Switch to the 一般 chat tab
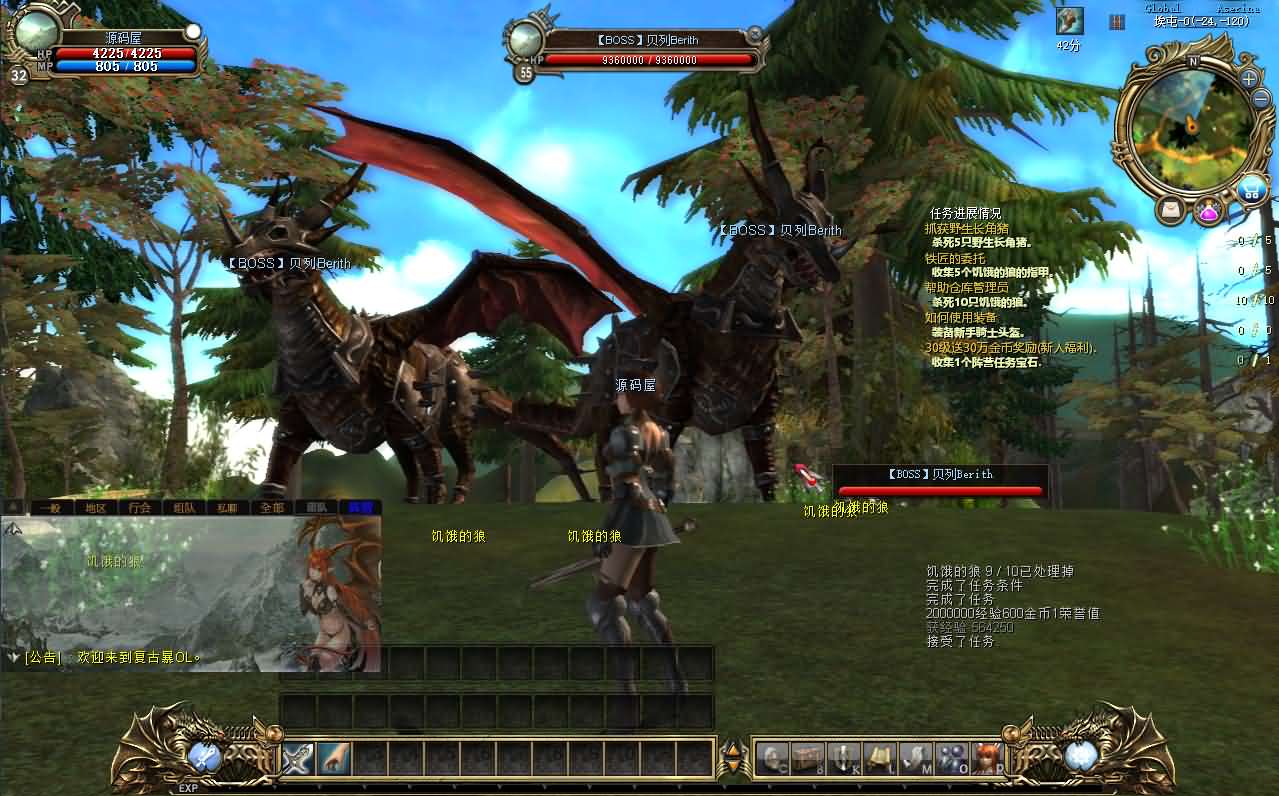The width and height of the screenshot is (1279, 796). coord(51,507)
